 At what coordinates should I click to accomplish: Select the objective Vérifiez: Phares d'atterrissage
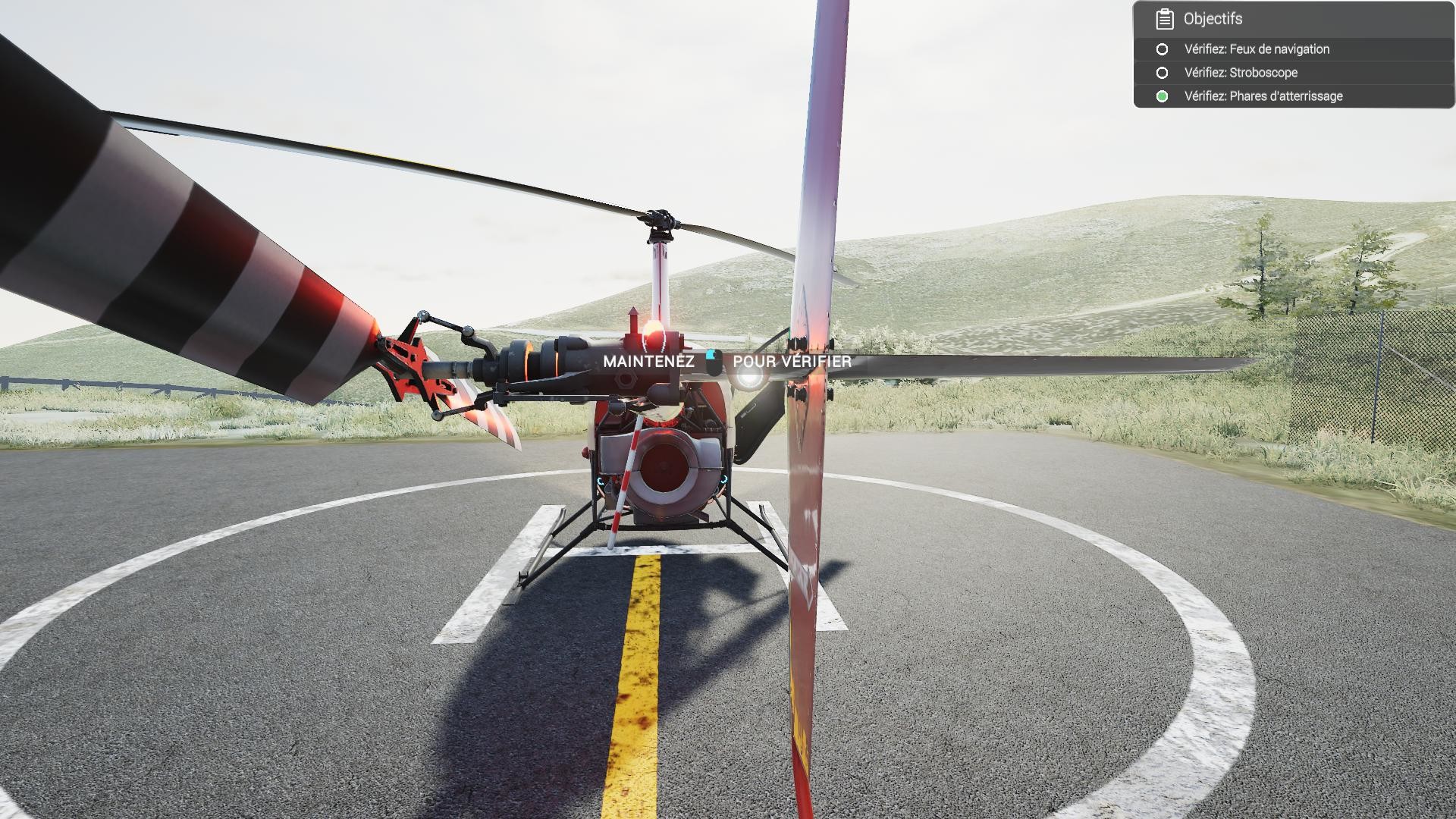[1263, 96]
